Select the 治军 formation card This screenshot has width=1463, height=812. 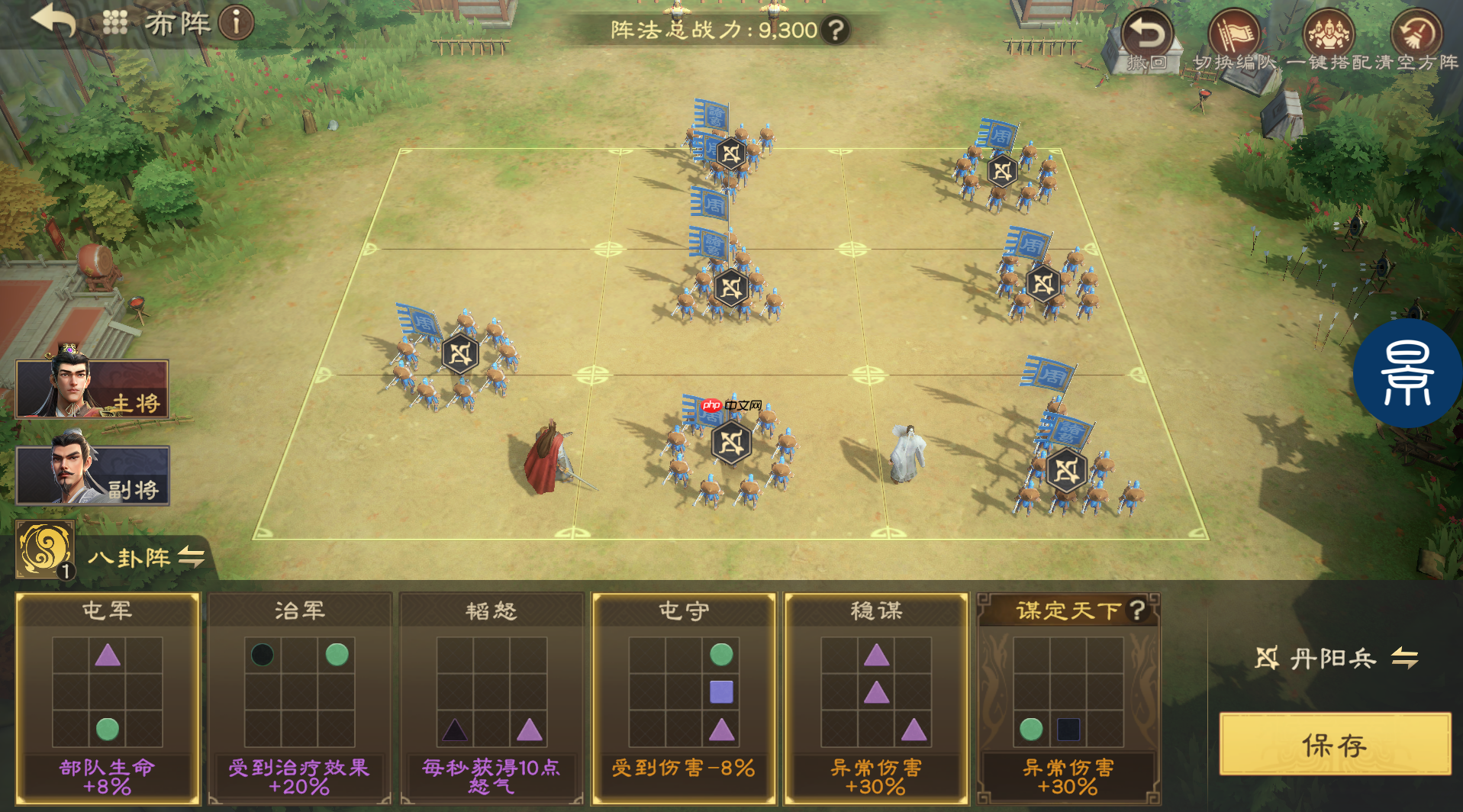pos(300,698)
